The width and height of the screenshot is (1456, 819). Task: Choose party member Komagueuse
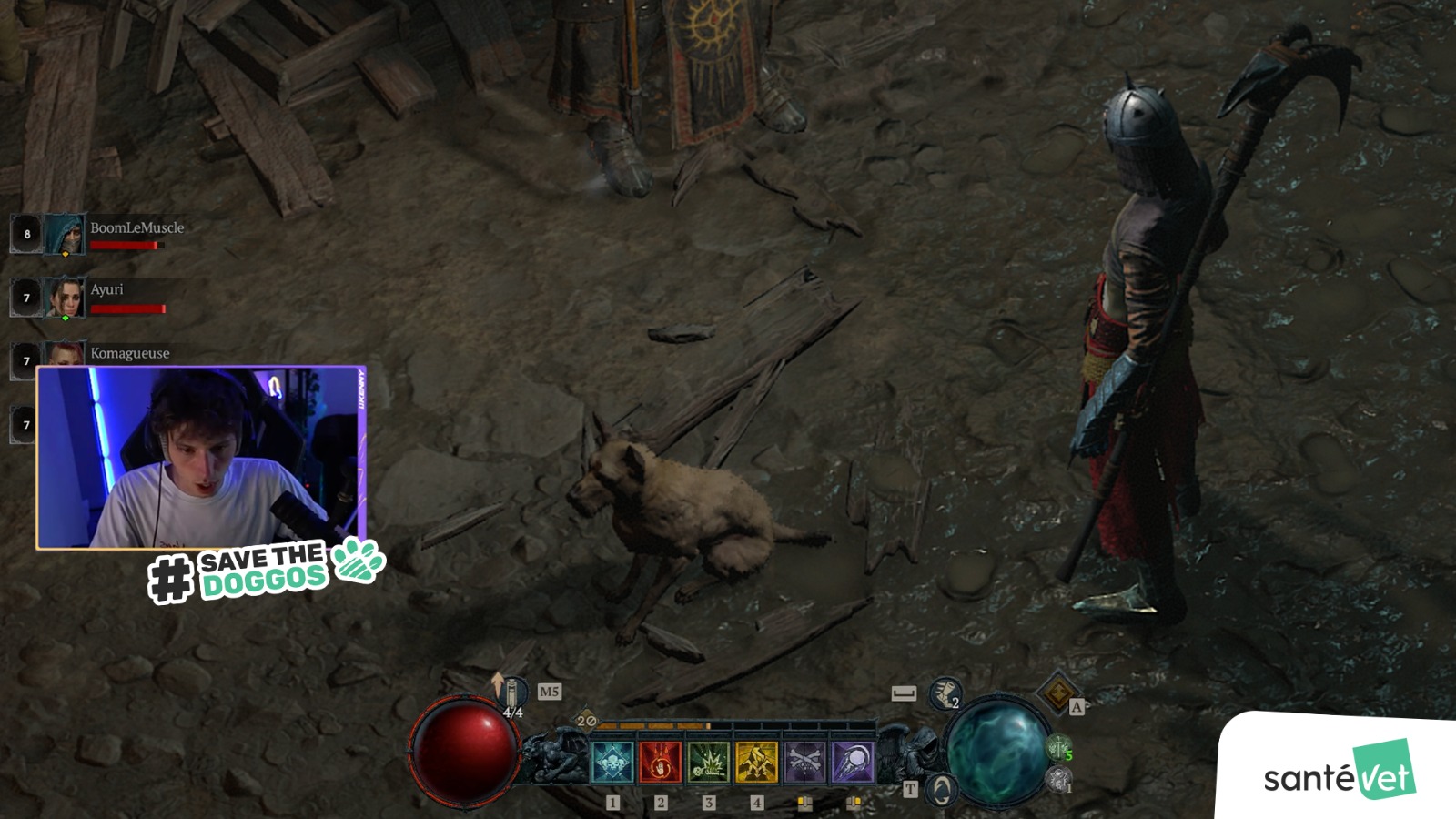(x=129, y=353)
